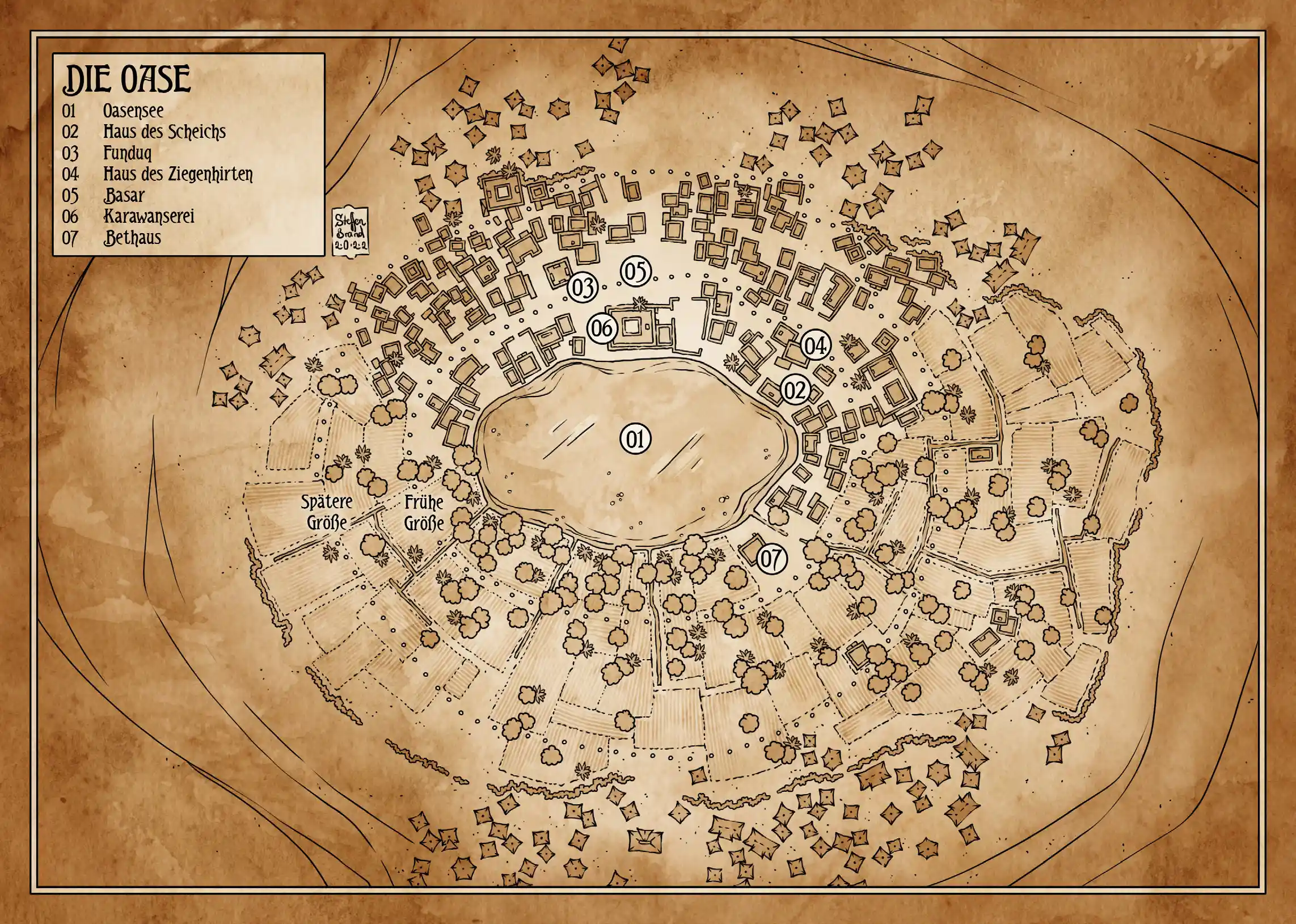
Task: Click the circled 07 map marker
Action: click(x=772, y=559)
